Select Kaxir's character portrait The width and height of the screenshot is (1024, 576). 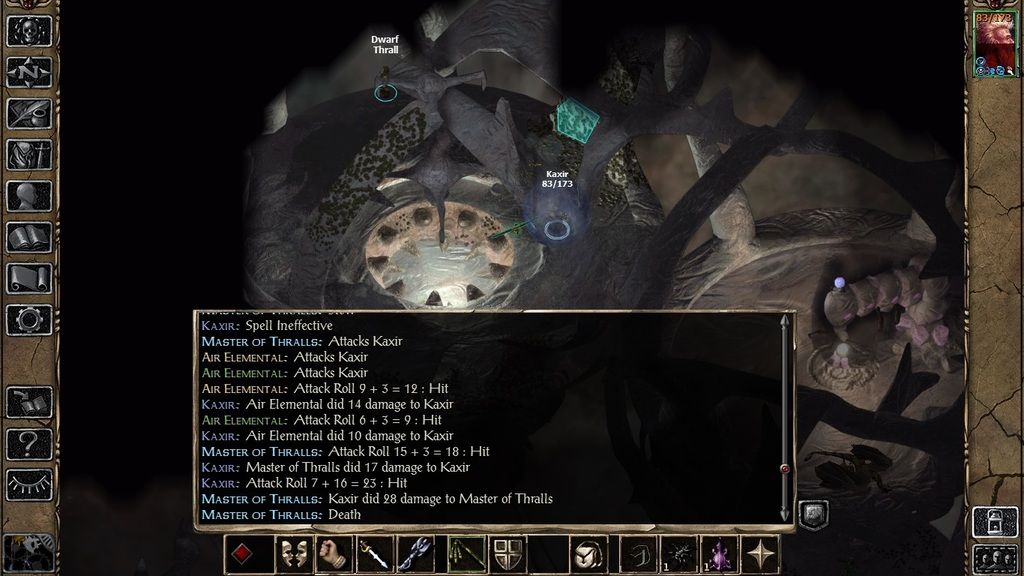click(x=994, y=44)
